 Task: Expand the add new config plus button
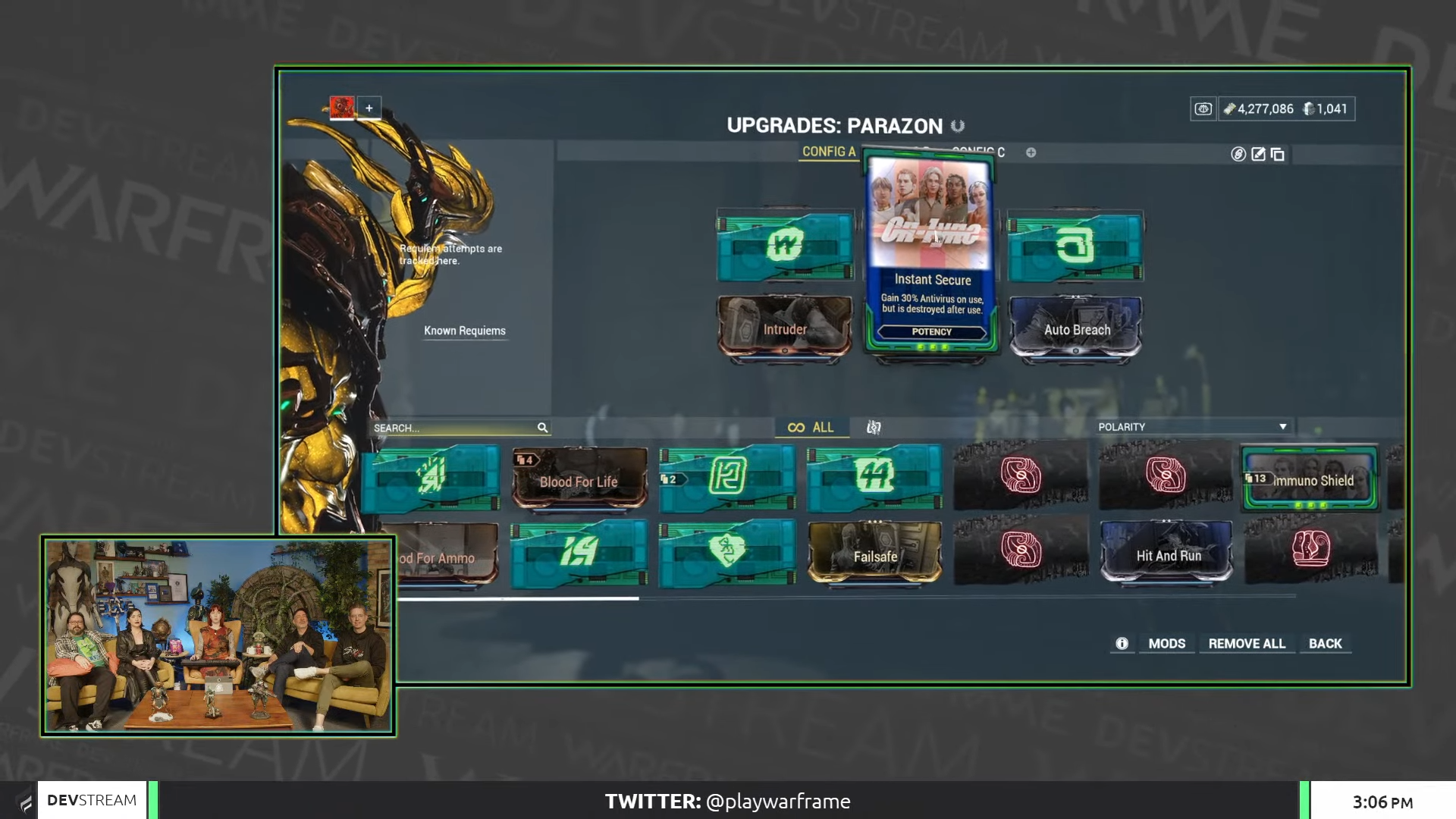point(1030,152)
